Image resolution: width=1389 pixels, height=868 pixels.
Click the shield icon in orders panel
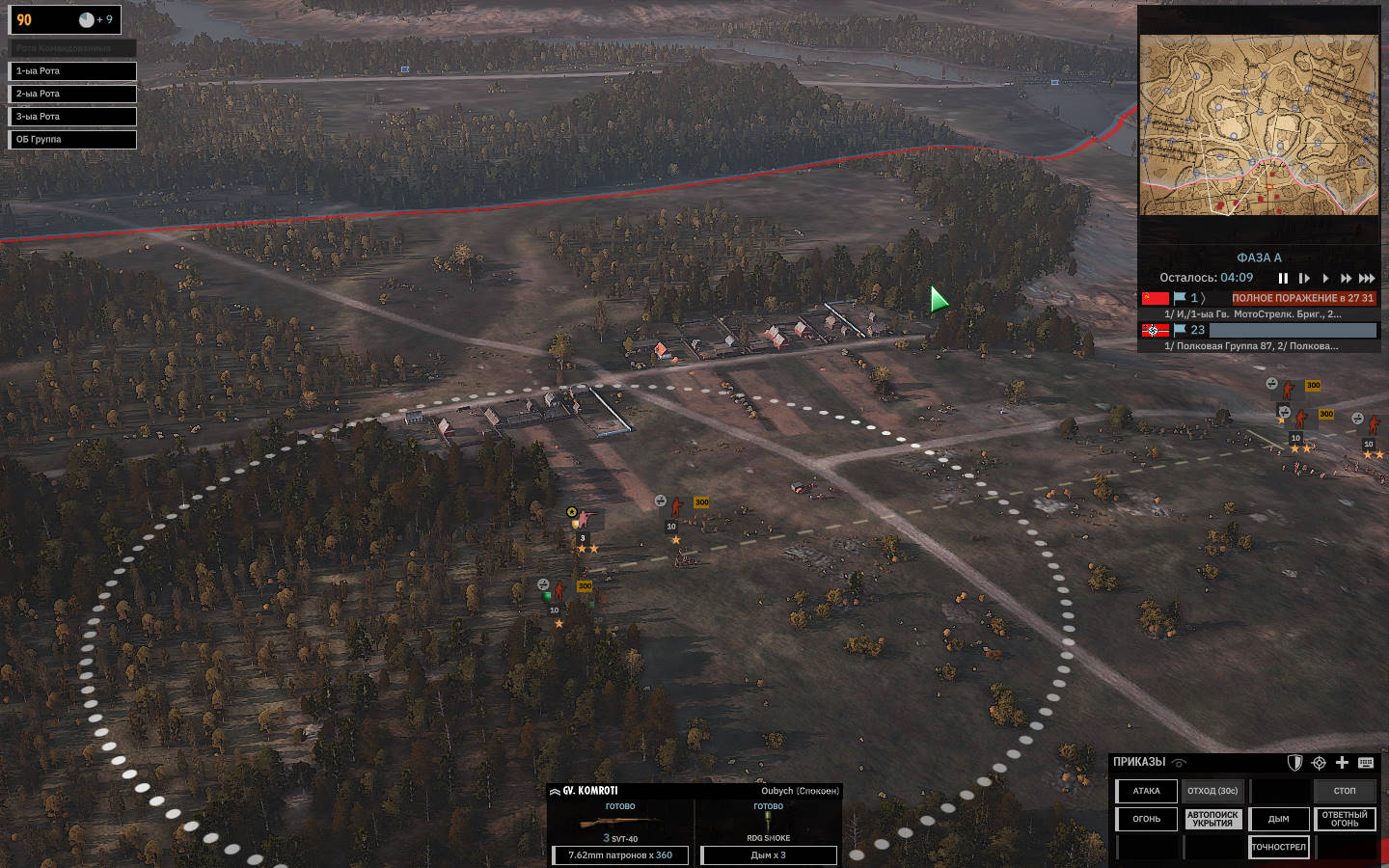1294,763
